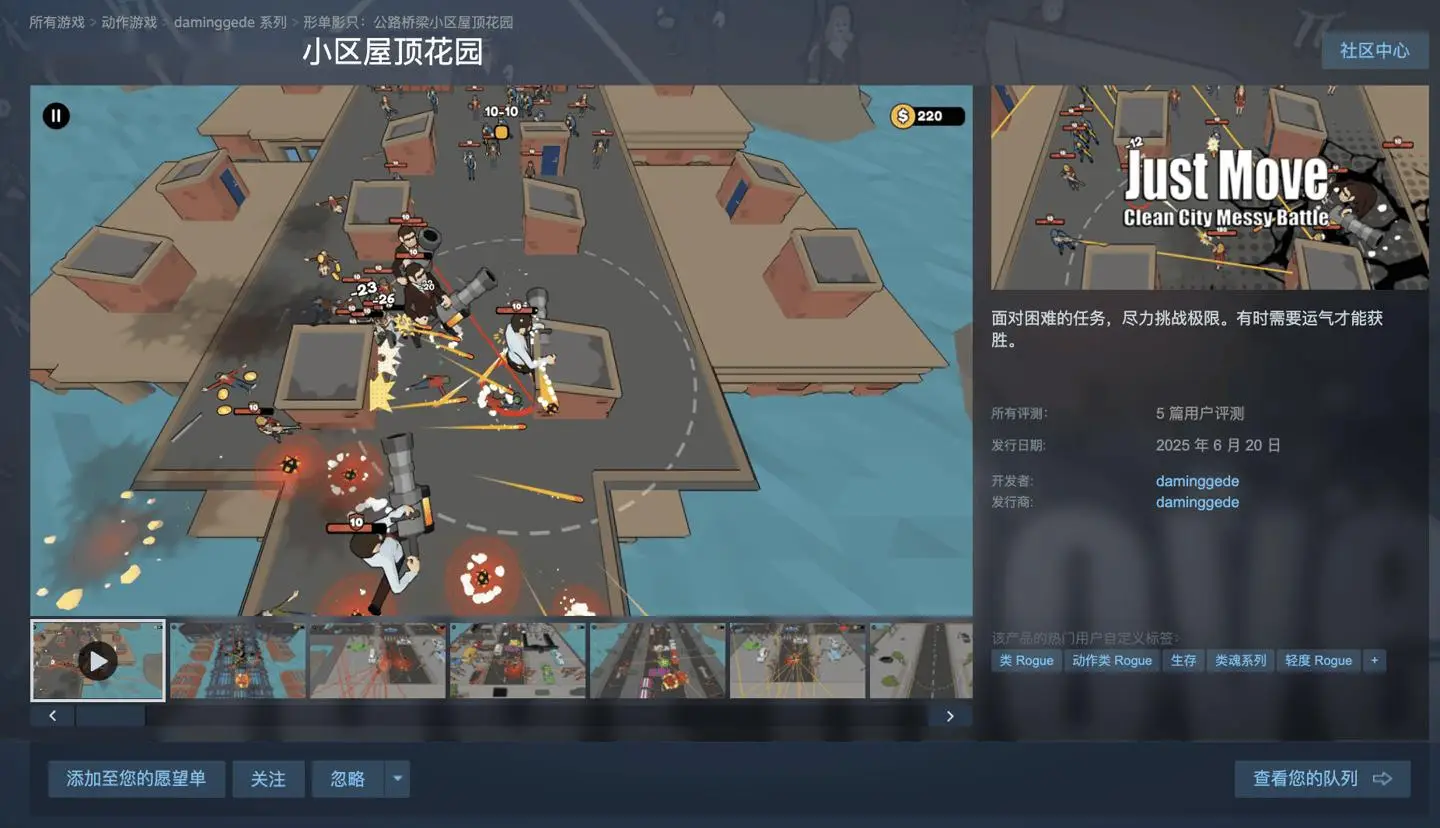Reveal more user tags with the plus icon
The width and height of the screenshot is (1440, 828).
coord(1374,660)
